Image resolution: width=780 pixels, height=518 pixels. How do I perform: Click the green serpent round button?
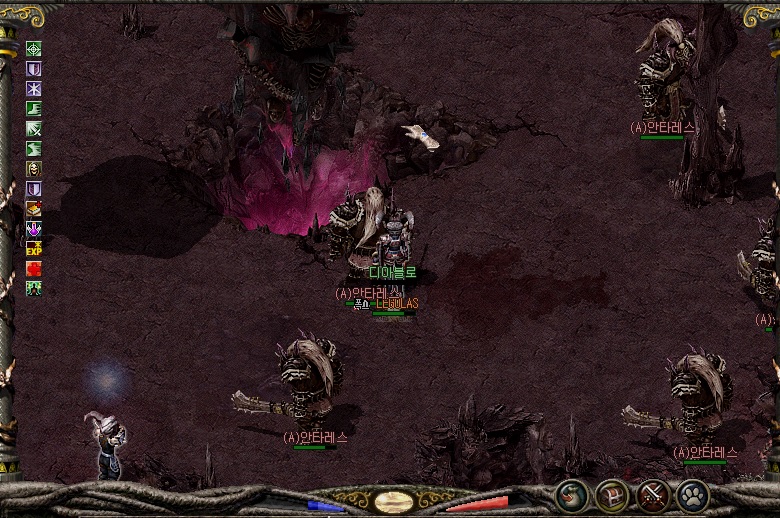[573, 495]
